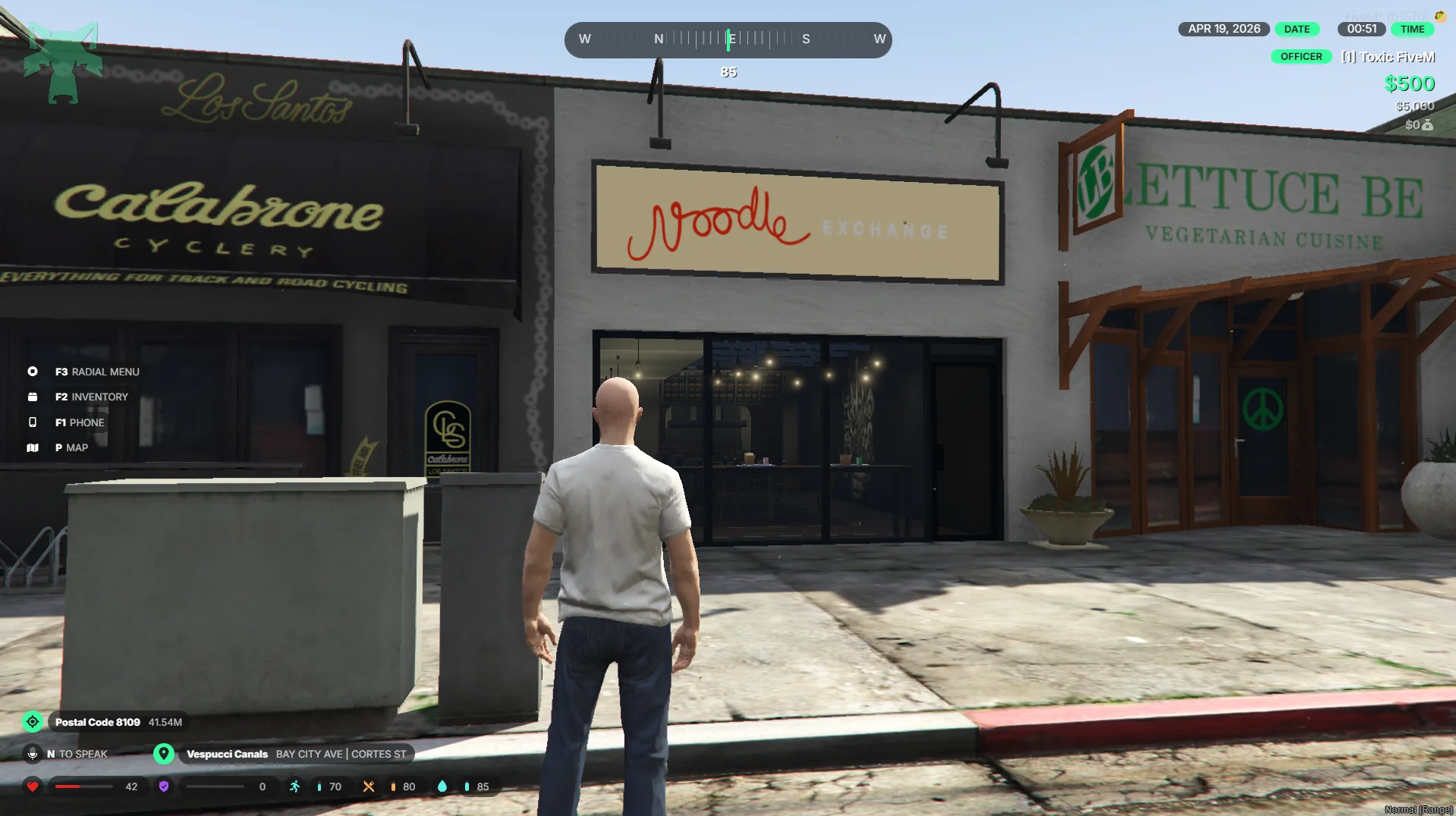Click the running figure stamina icon

click(x=295, y=786)
